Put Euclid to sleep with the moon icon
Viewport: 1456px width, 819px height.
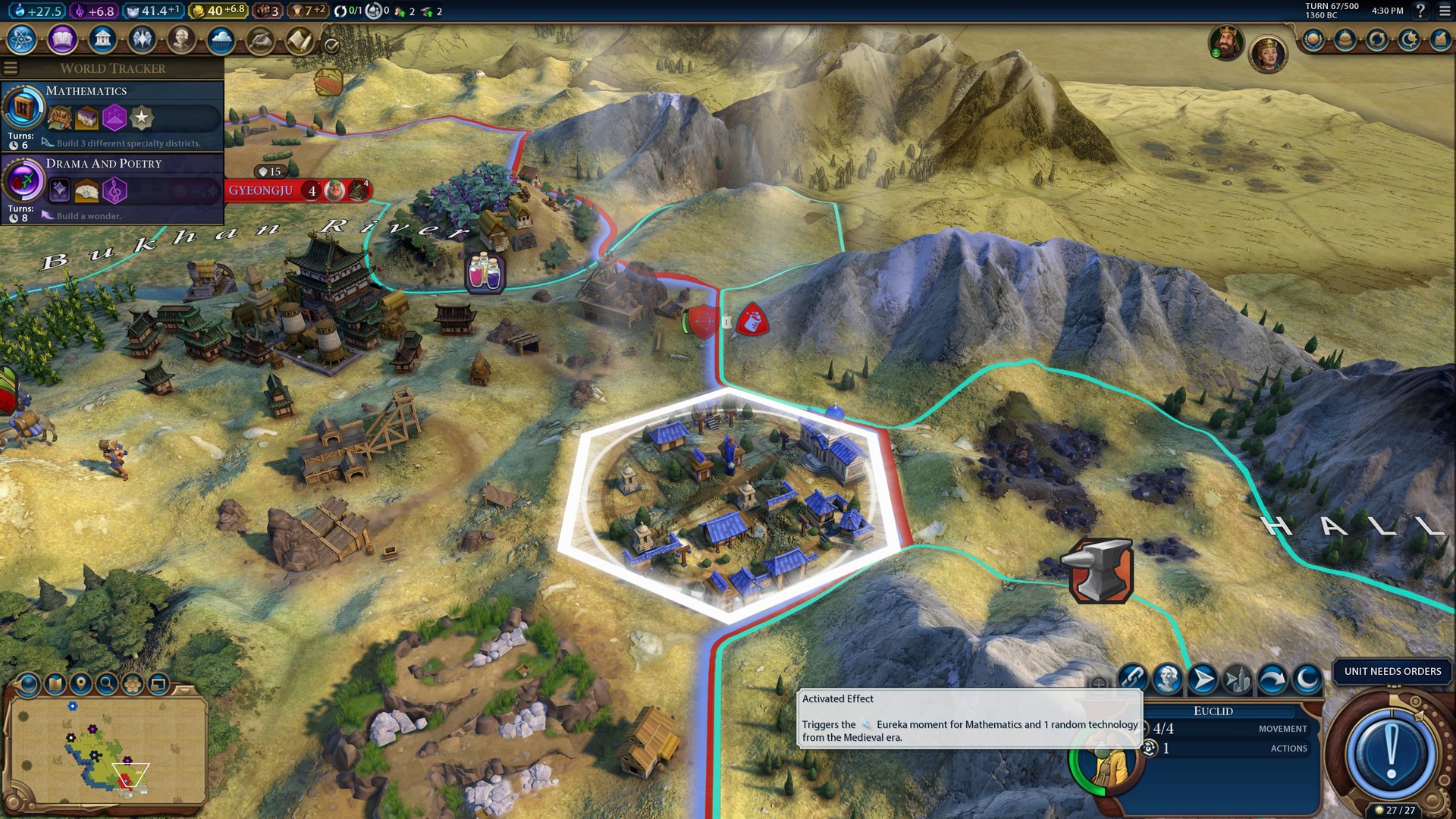[x=1307, y=679]
